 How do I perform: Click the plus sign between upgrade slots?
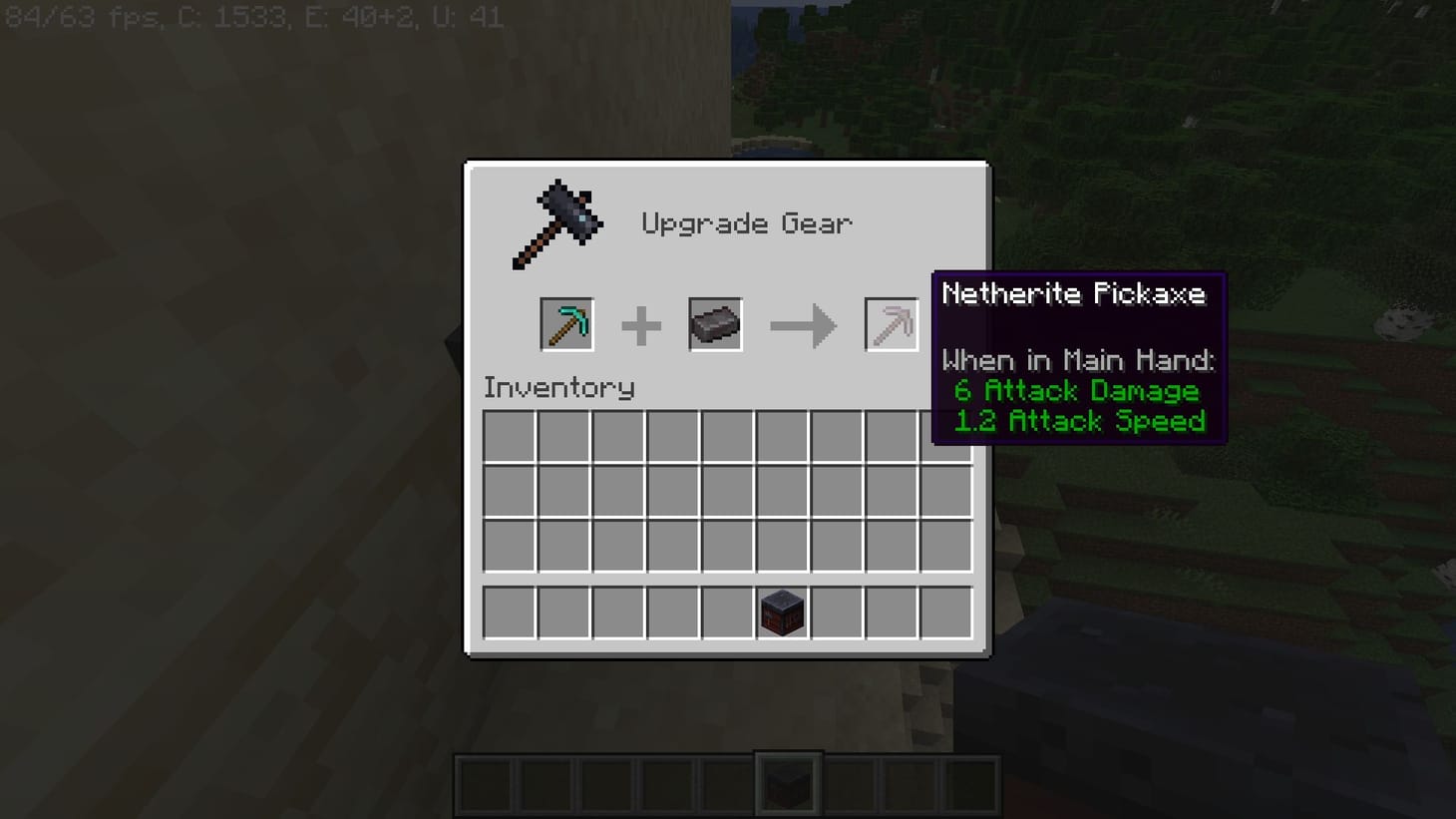coord(641,324)
